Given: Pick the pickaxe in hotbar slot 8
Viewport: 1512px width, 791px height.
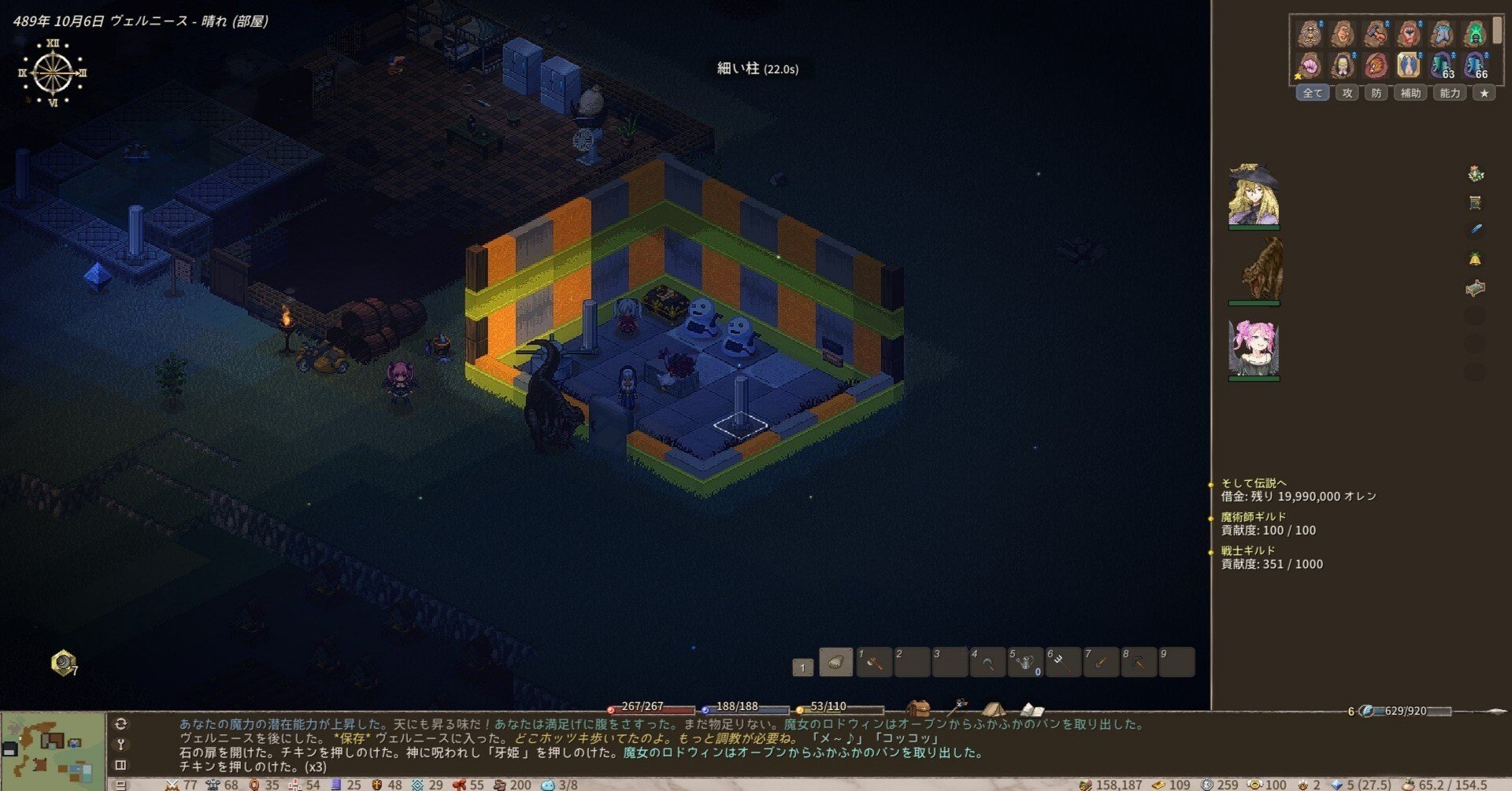Looking at the screenshot, I should (1139, 663).
